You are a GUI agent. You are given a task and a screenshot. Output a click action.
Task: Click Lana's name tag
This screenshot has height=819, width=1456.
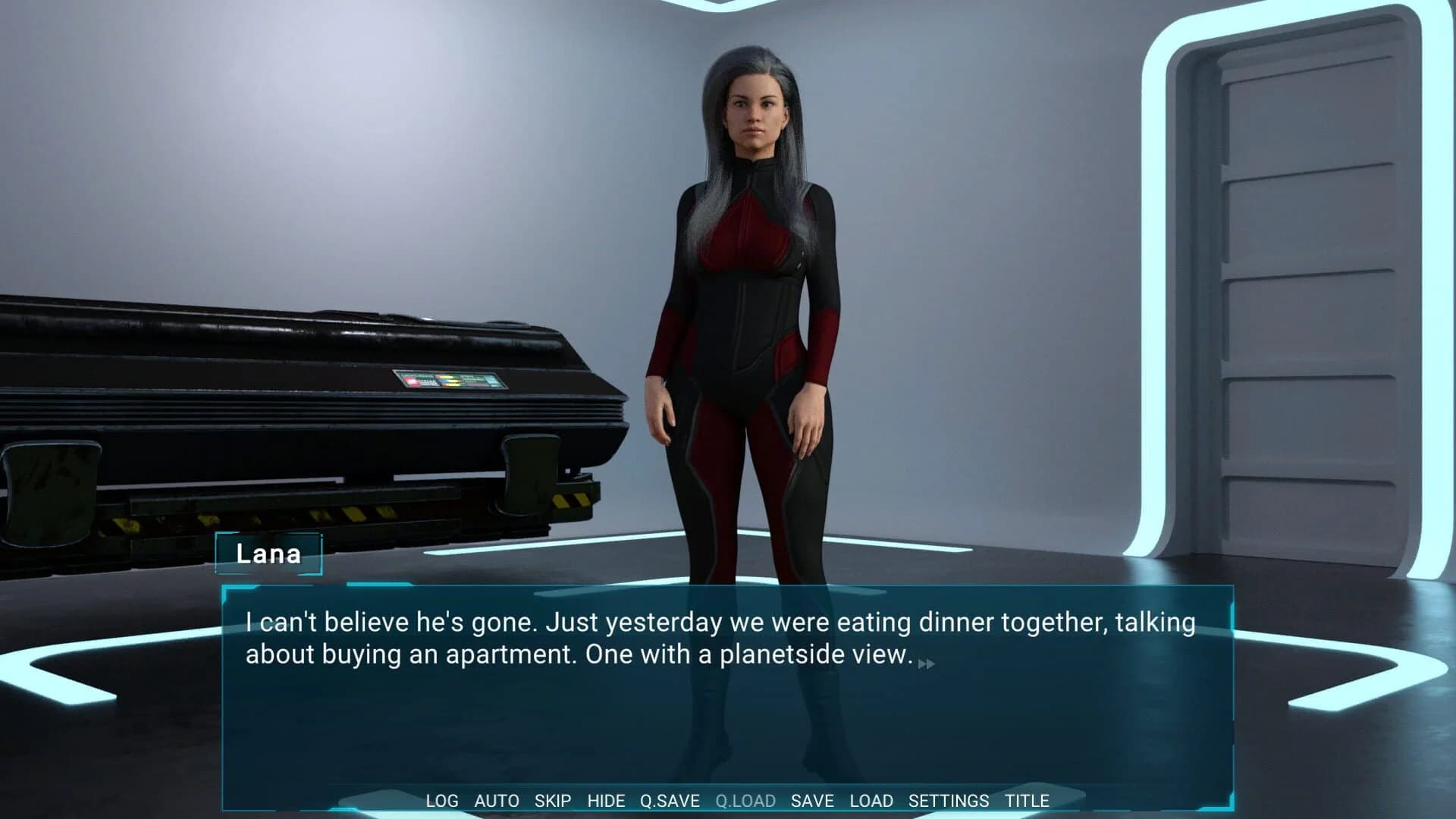pos(269,554)
